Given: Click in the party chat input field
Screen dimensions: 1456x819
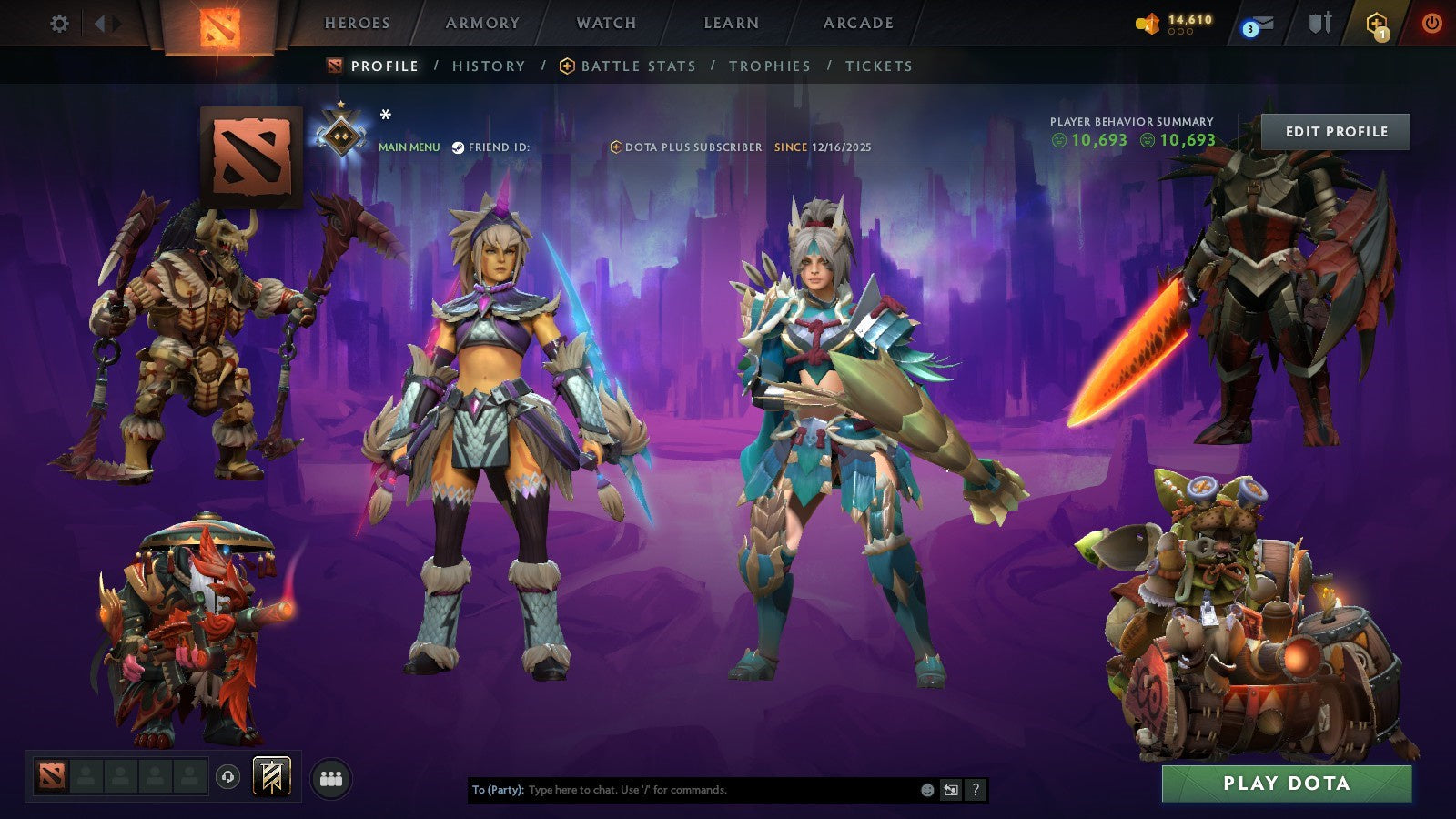Looking at the screenshot, I should [x=682, y=790].
